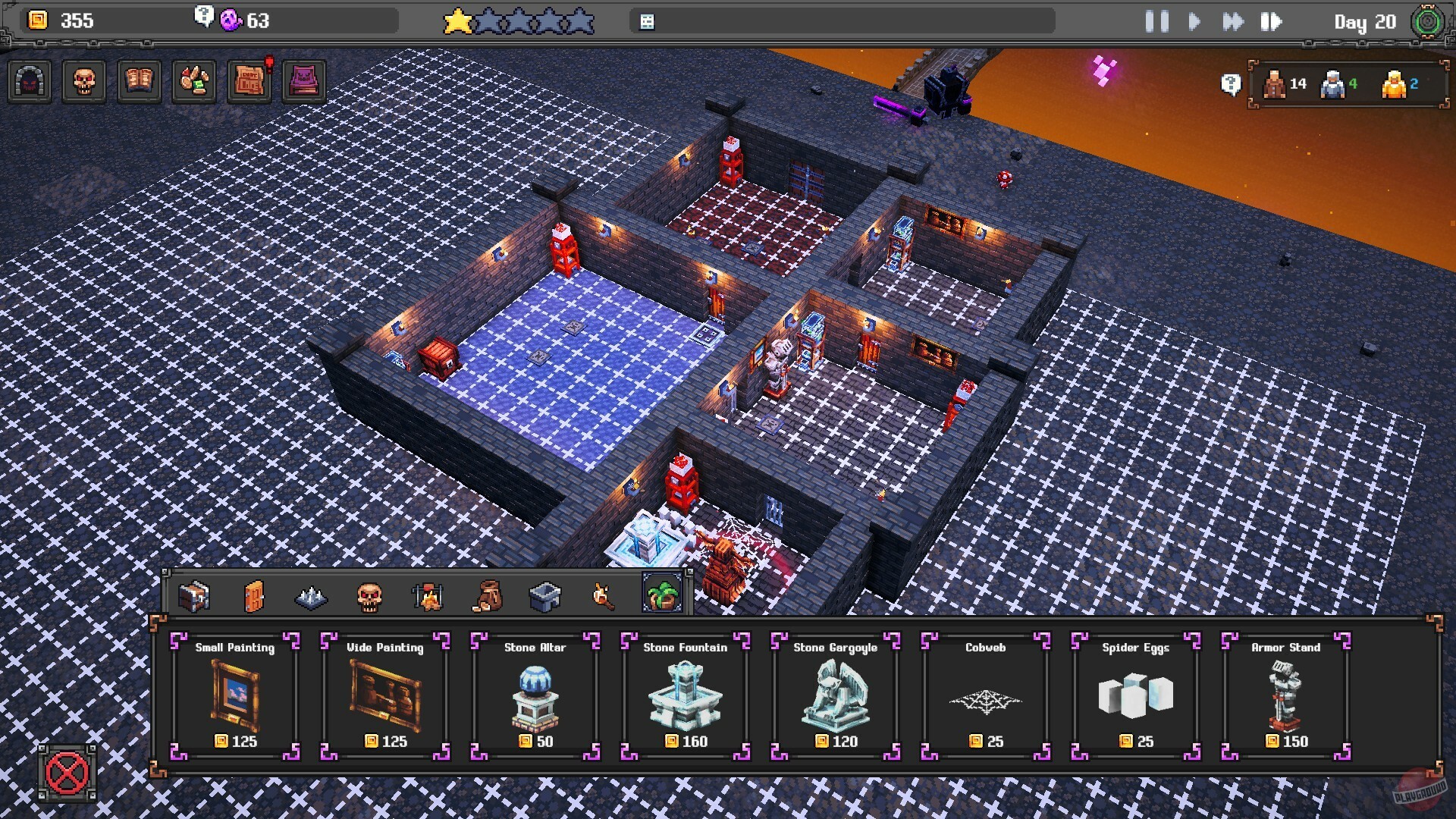This screenshot has width=1456, height=819.
Task: Select the spikes trap category
Action: pyautogui.click(x=312, y=597)
